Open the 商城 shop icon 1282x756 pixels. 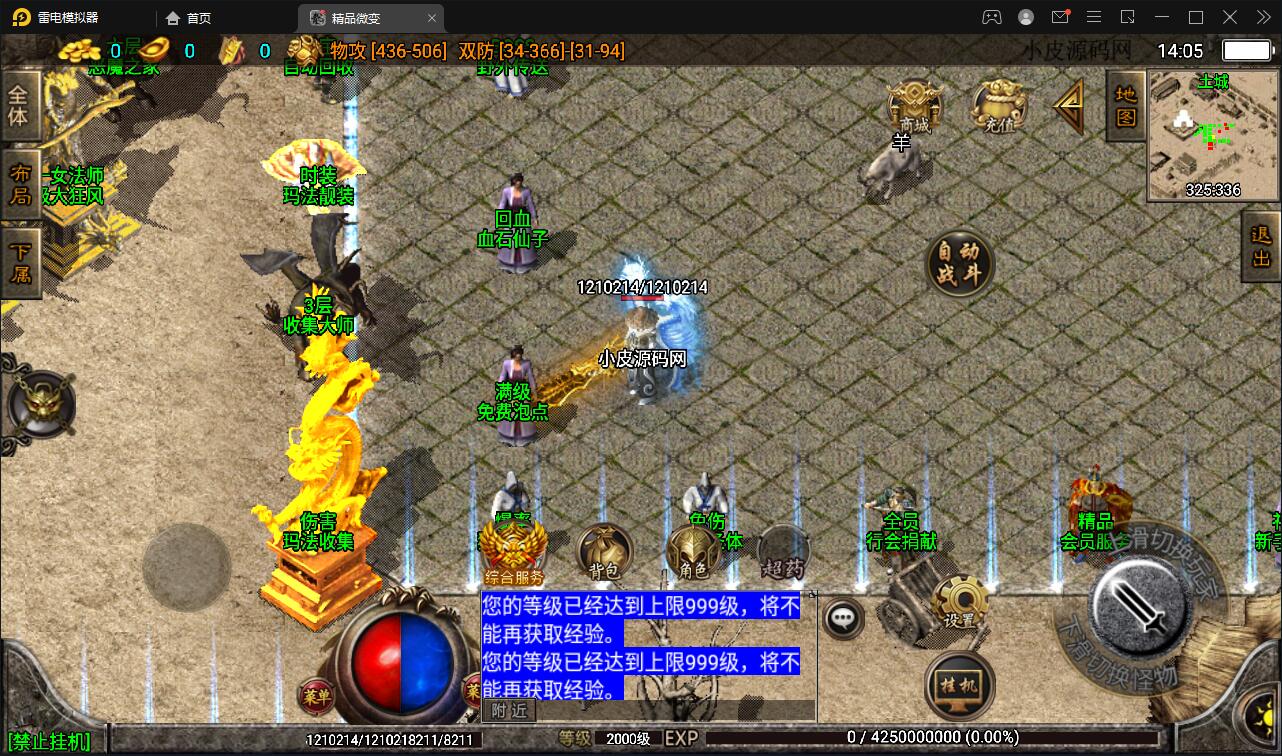915,105
